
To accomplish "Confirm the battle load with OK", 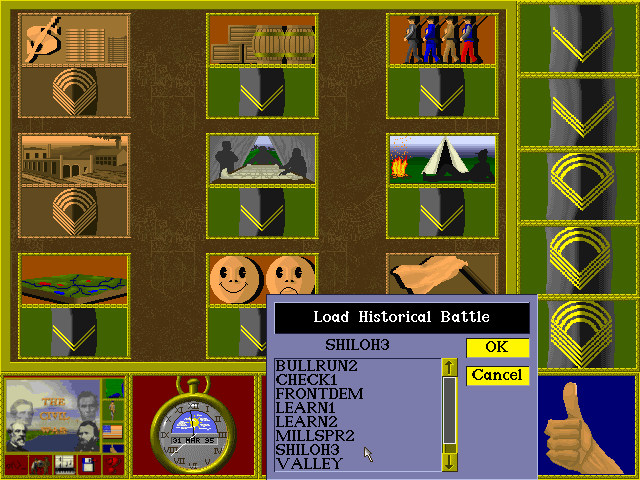I will (497, 348).
